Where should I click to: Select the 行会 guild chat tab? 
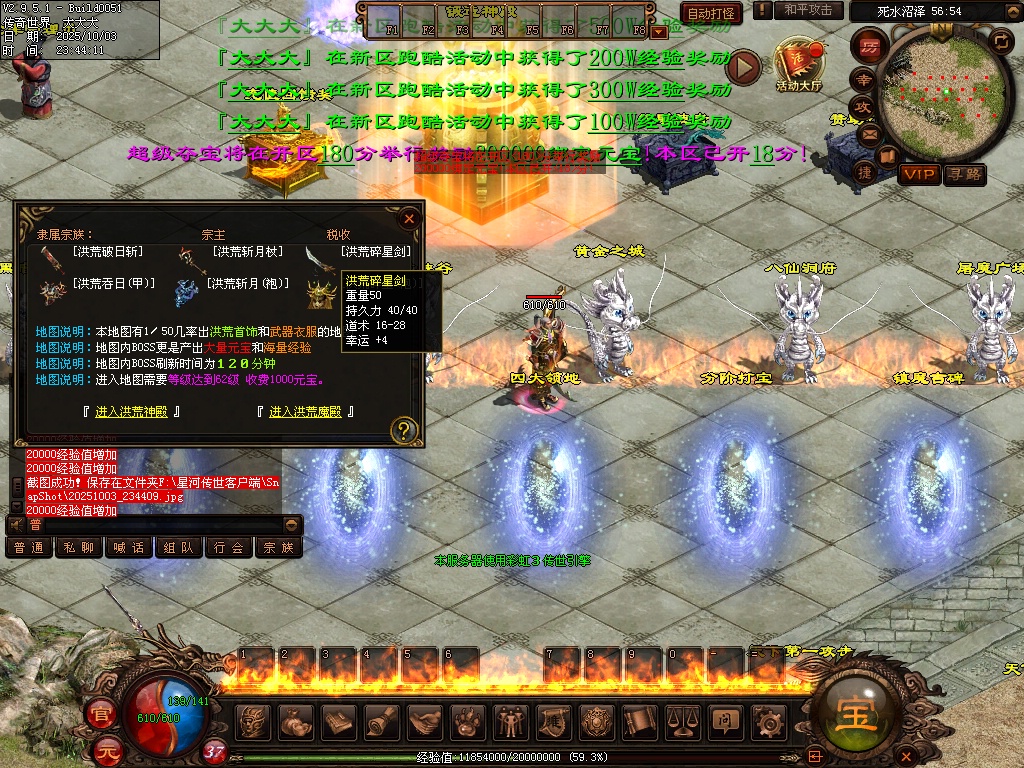coord(229,548)
